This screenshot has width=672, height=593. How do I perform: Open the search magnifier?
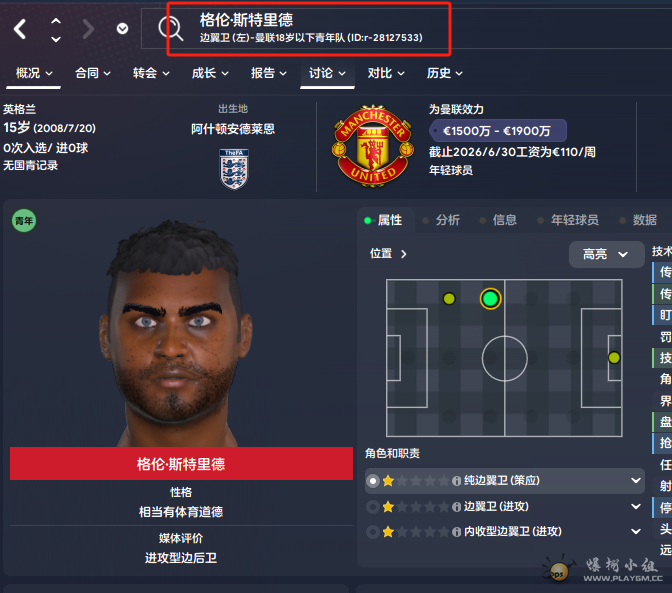point(167,30)
